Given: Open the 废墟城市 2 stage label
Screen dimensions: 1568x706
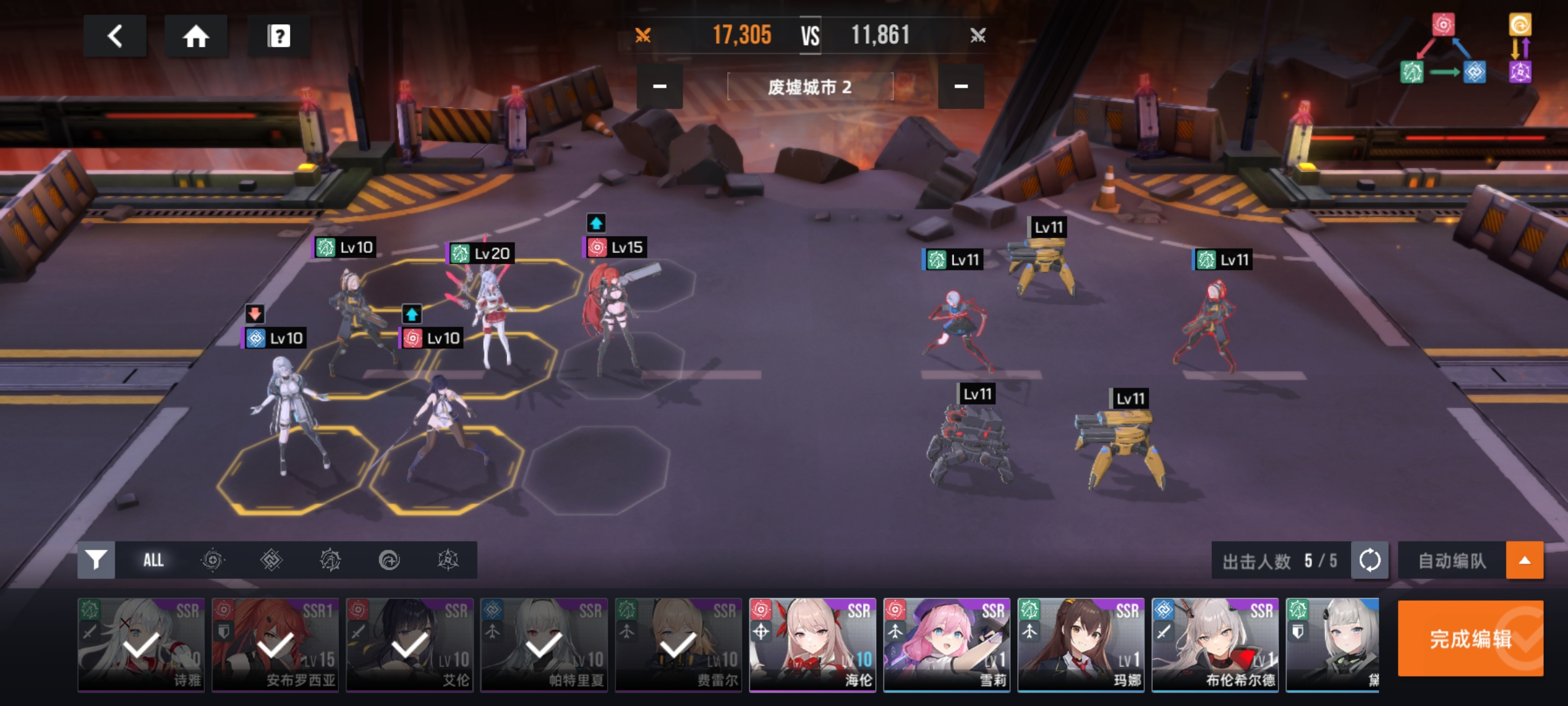Looking at the screenshot, I should 809,87.
